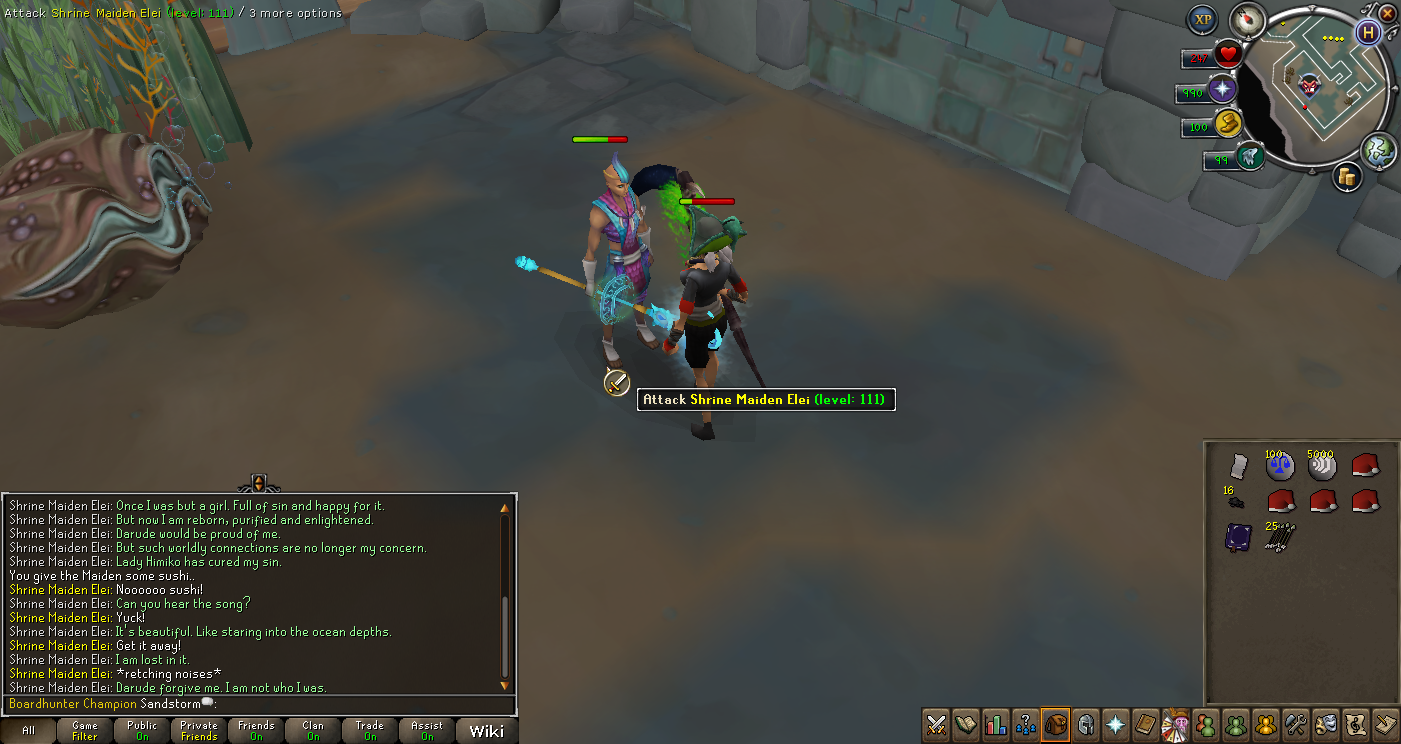
Task: Click the purple book in the inventory
Action: (1238, 537)
